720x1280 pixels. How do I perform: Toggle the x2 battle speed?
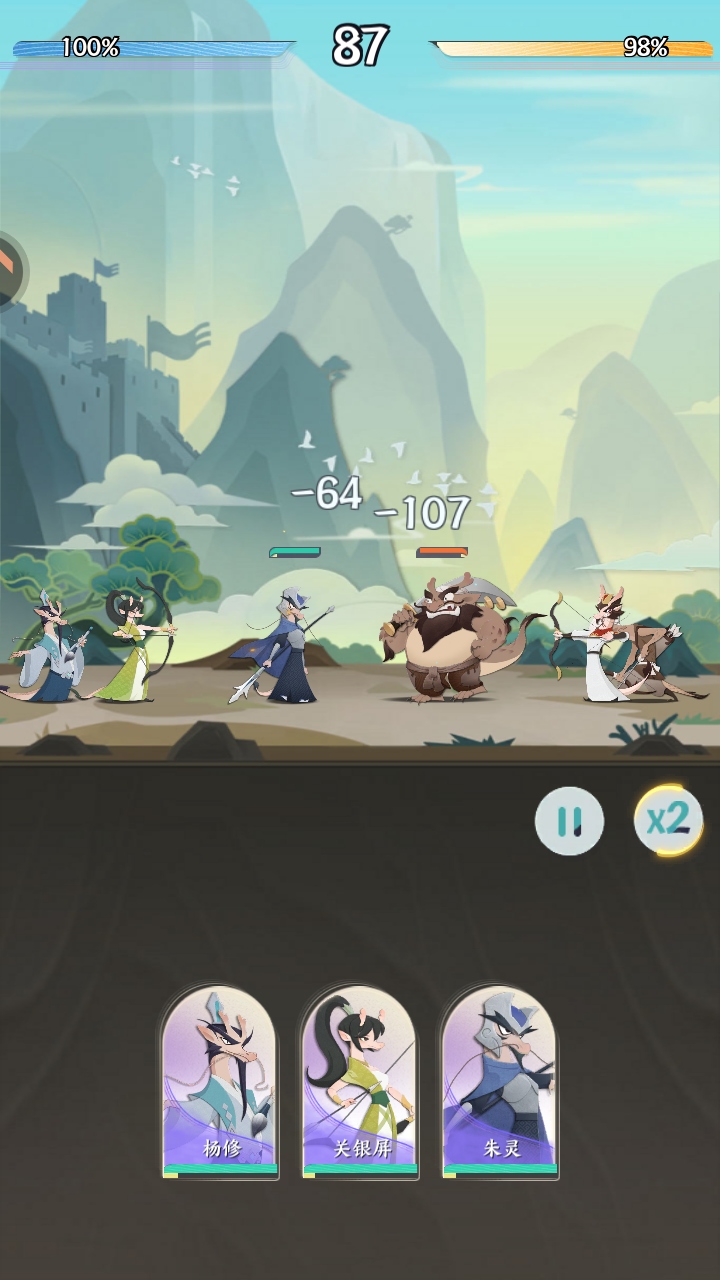(668, 820)
